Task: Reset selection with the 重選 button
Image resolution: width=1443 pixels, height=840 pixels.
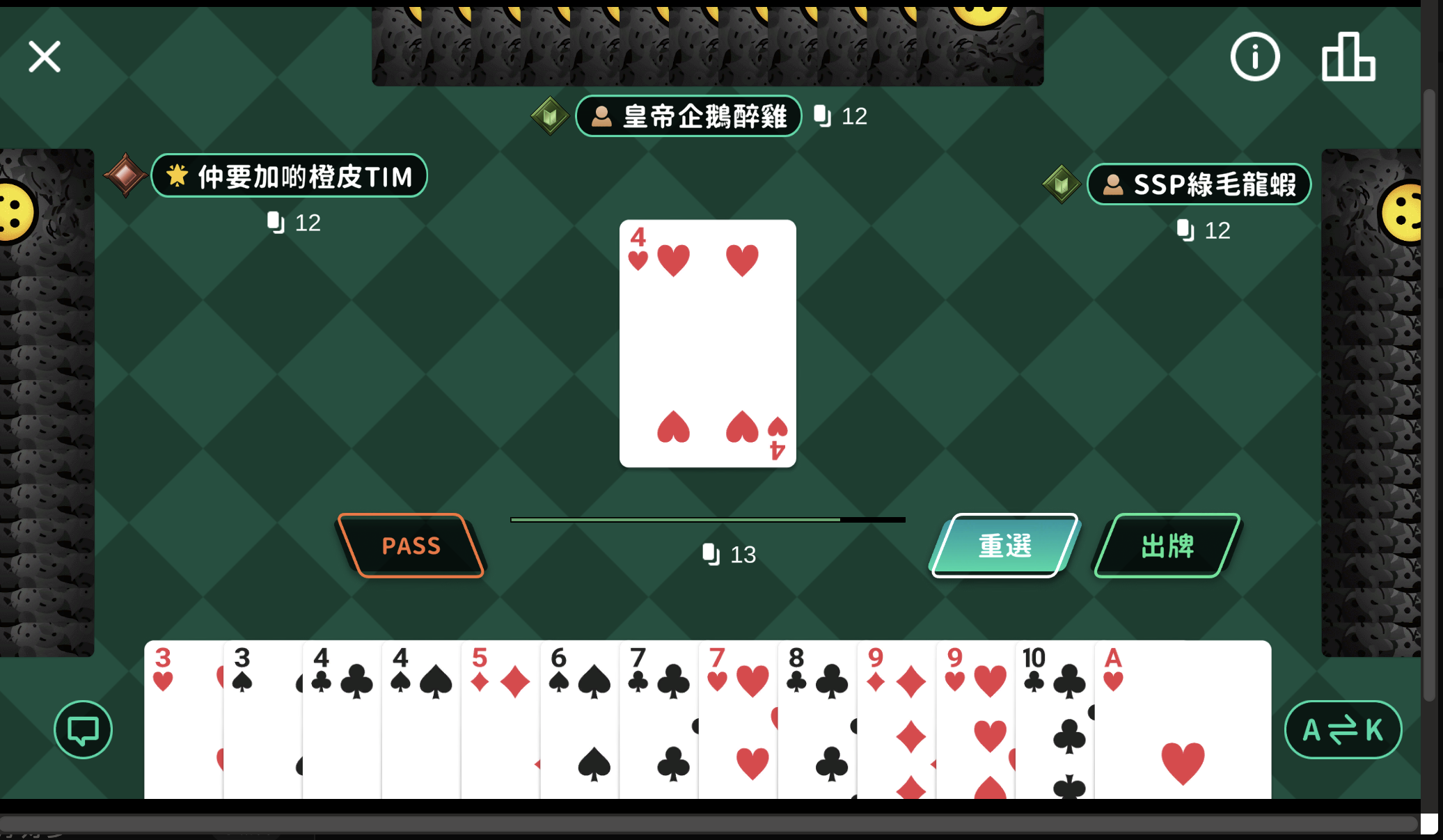Action: [1004, 546]
